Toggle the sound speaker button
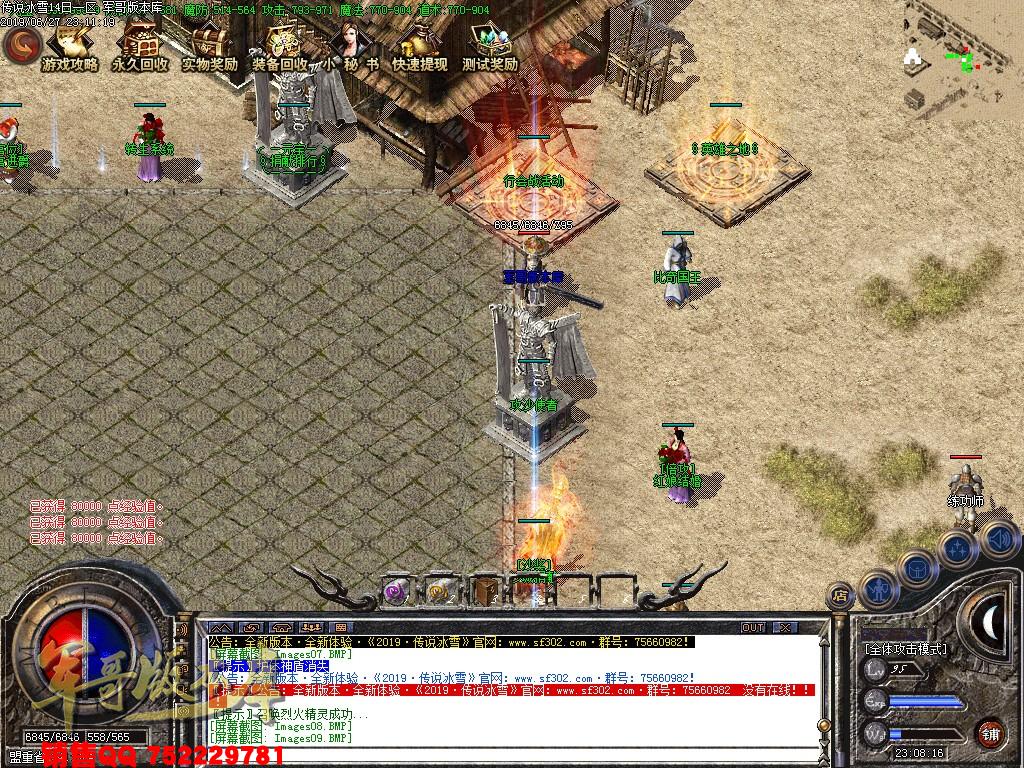The width and height of the screenshot is (1024, 768). (x=997, y=539)
